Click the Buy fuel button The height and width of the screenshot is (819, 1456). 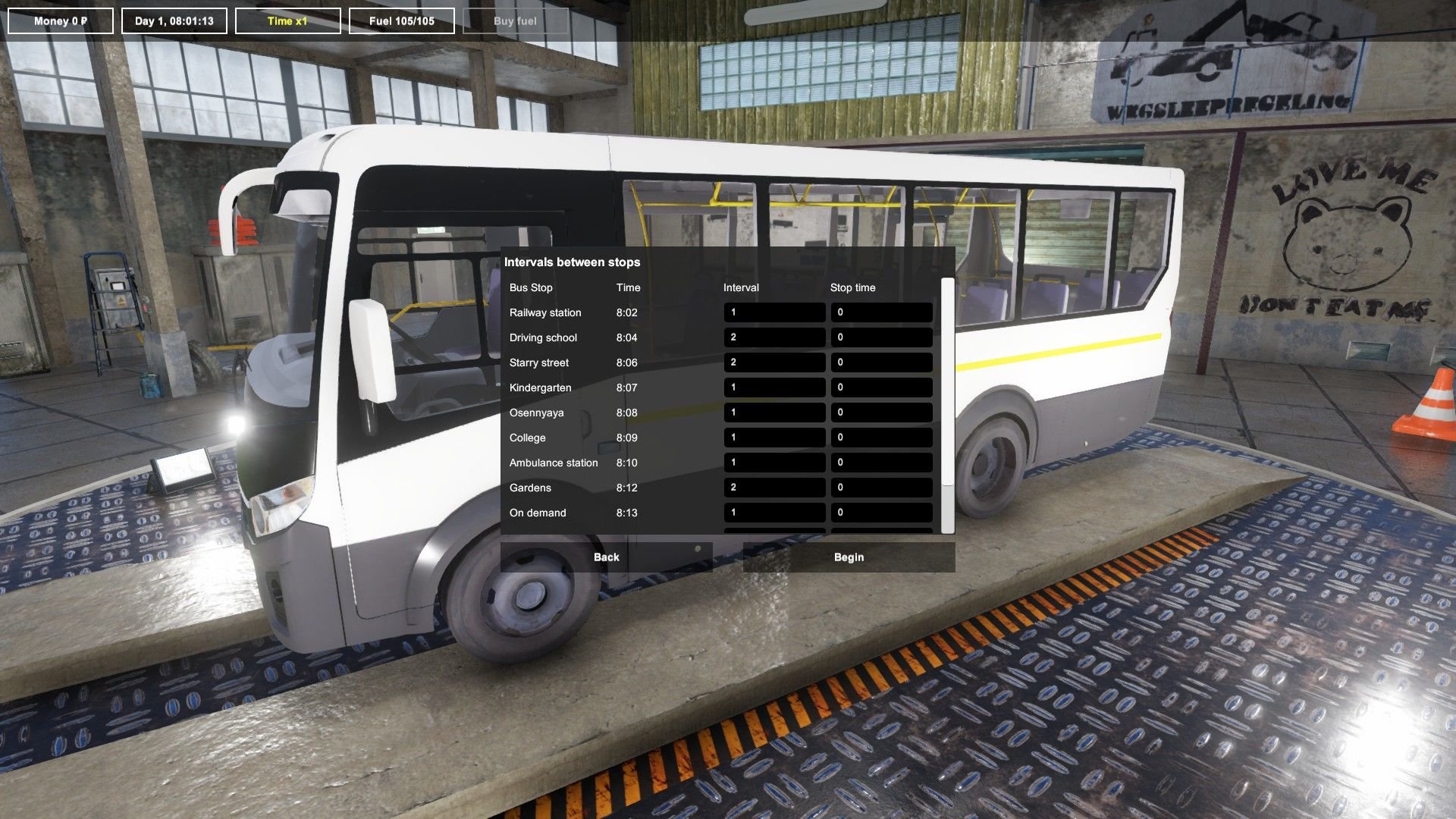pyautogui.click(x=515, y=21)
